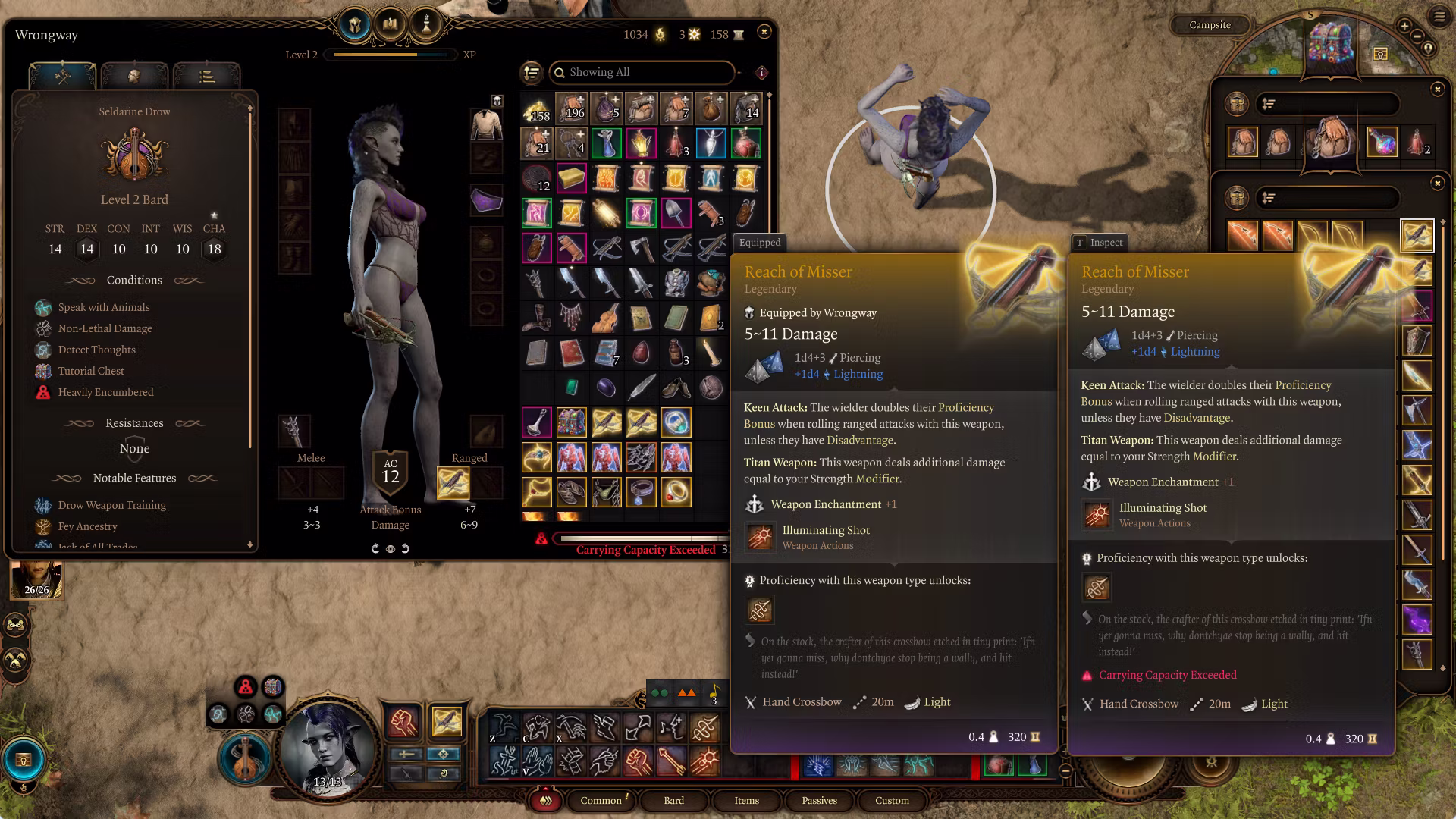This screenshot has width=1456, height=819.
Task: Select the iridescent potion flask in the container
Action: 1382,142
